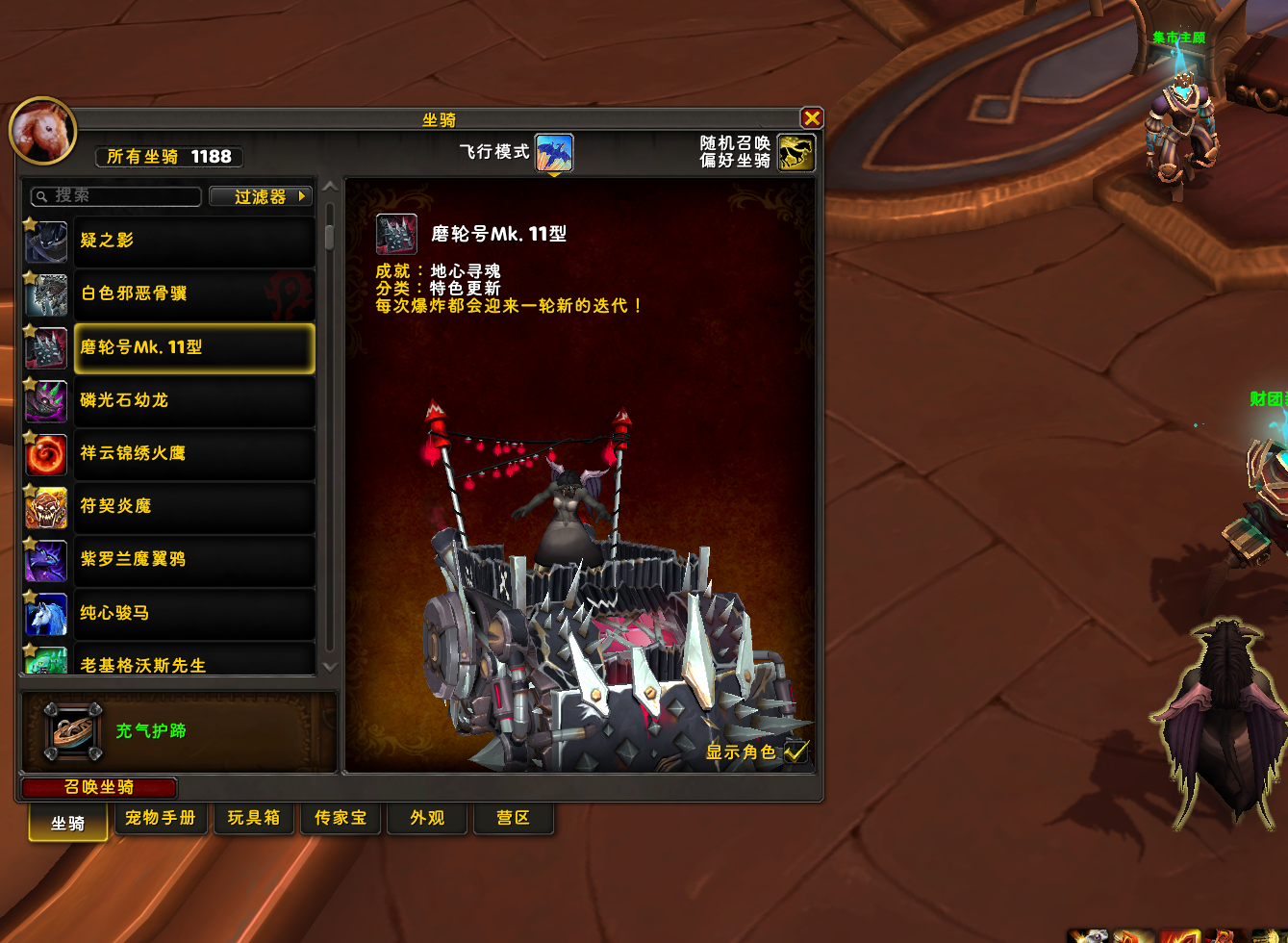This screenshot has height=943, width=1288.
Task: Toggle the 显示角色 checkbox
Action: [x=796, y=752]
